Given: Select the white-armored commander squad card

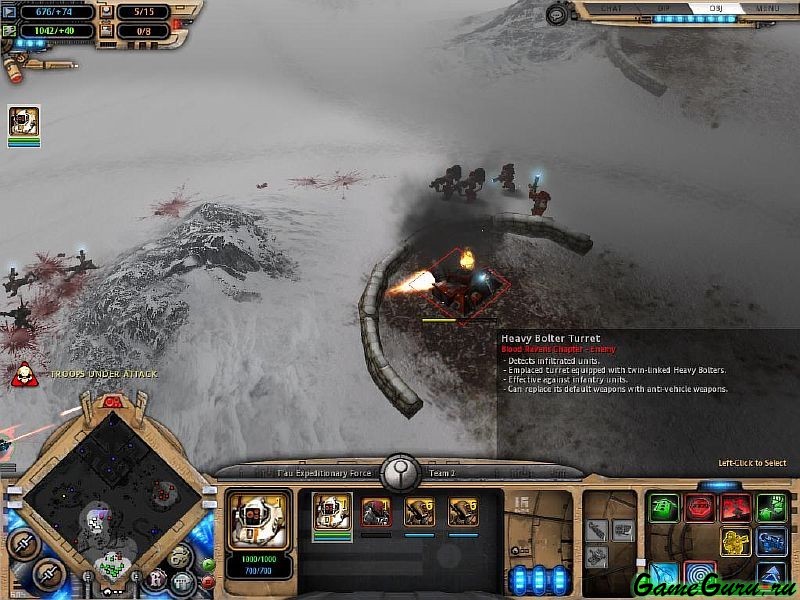Looking at the screenshot, I should [332, 512].
